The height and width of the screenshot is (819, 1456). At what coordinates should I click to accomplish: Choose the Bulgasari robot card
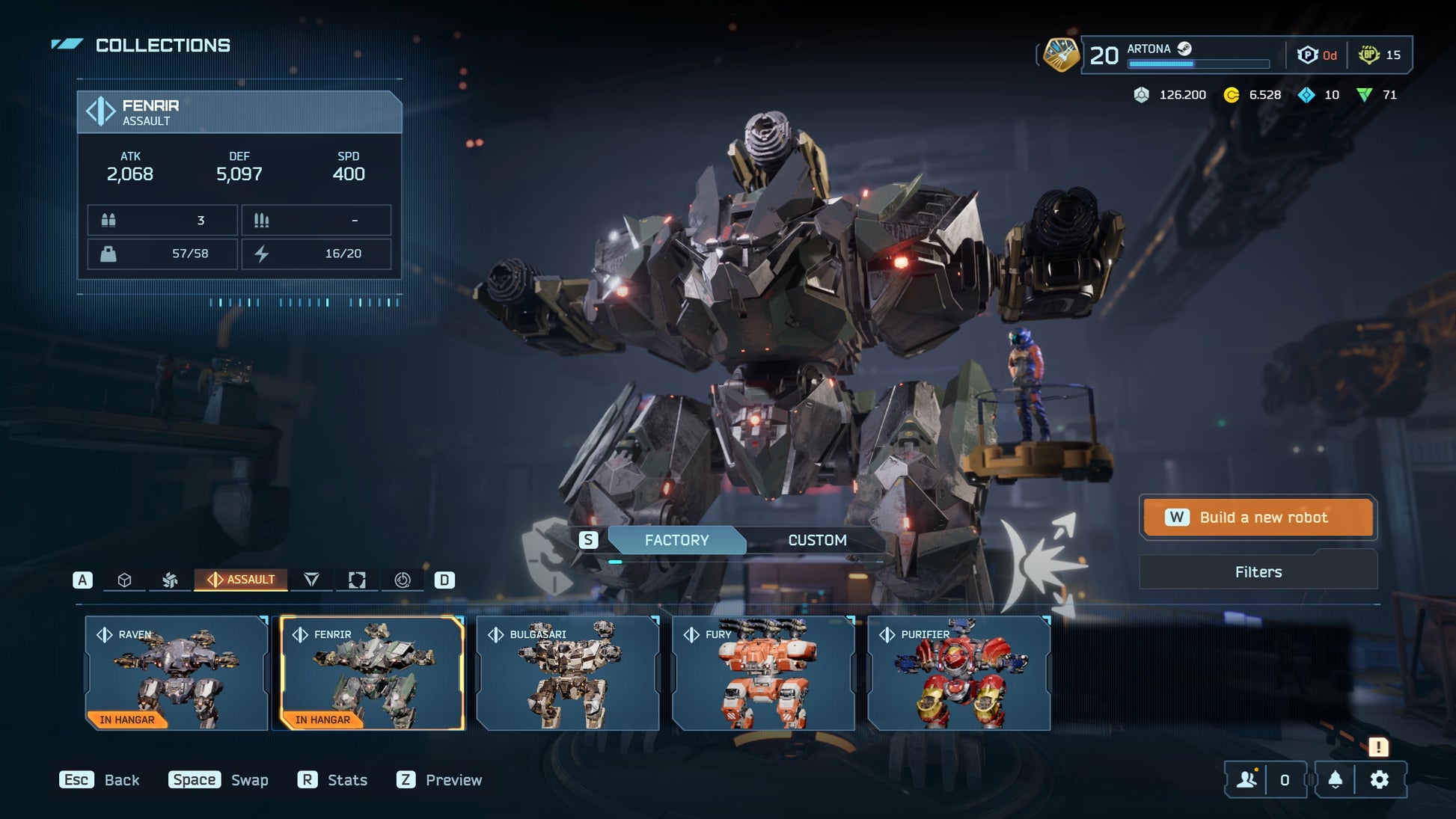[568, 673]
